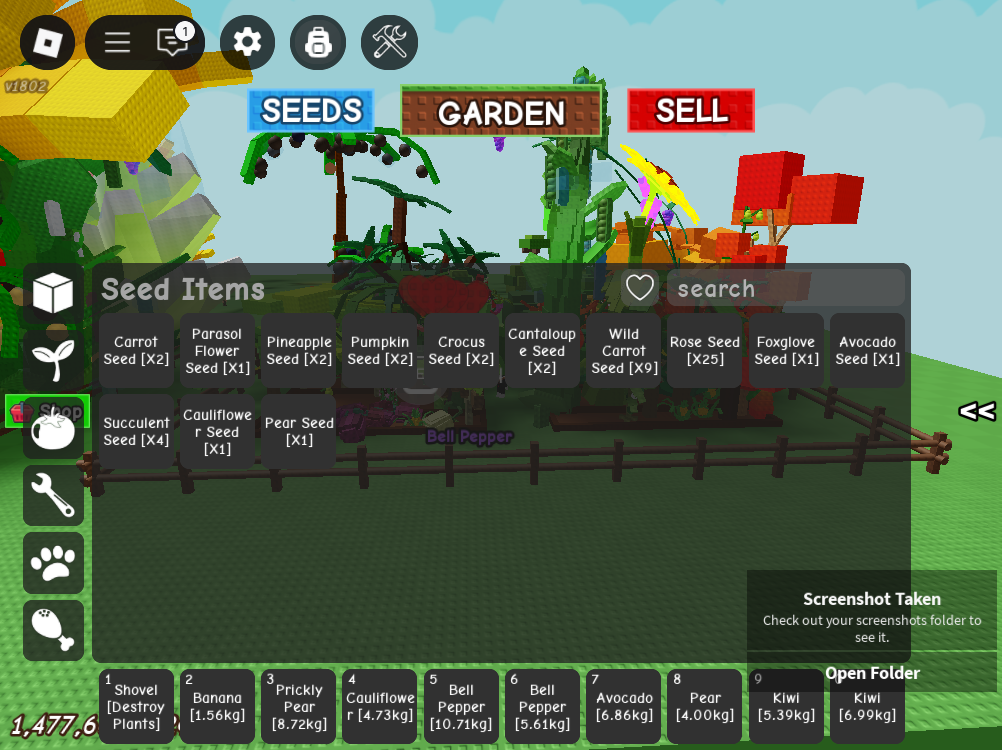1002x750 pixels.
Task: Switch to the seedling sprout category
Action: pyautogui.click(x=53, y=360)
